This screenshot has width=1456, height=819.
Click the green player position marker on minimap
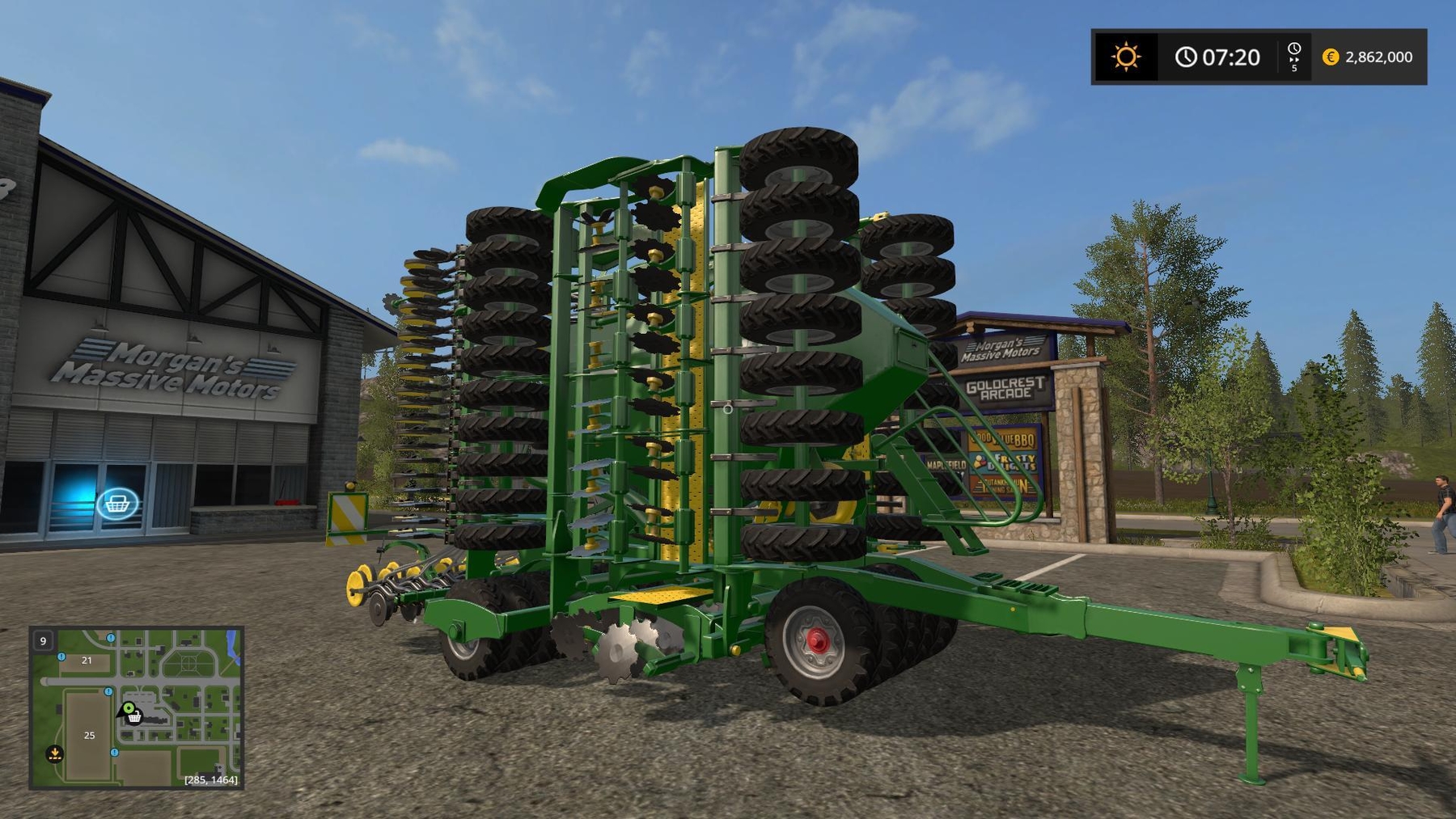pos(128,707)
